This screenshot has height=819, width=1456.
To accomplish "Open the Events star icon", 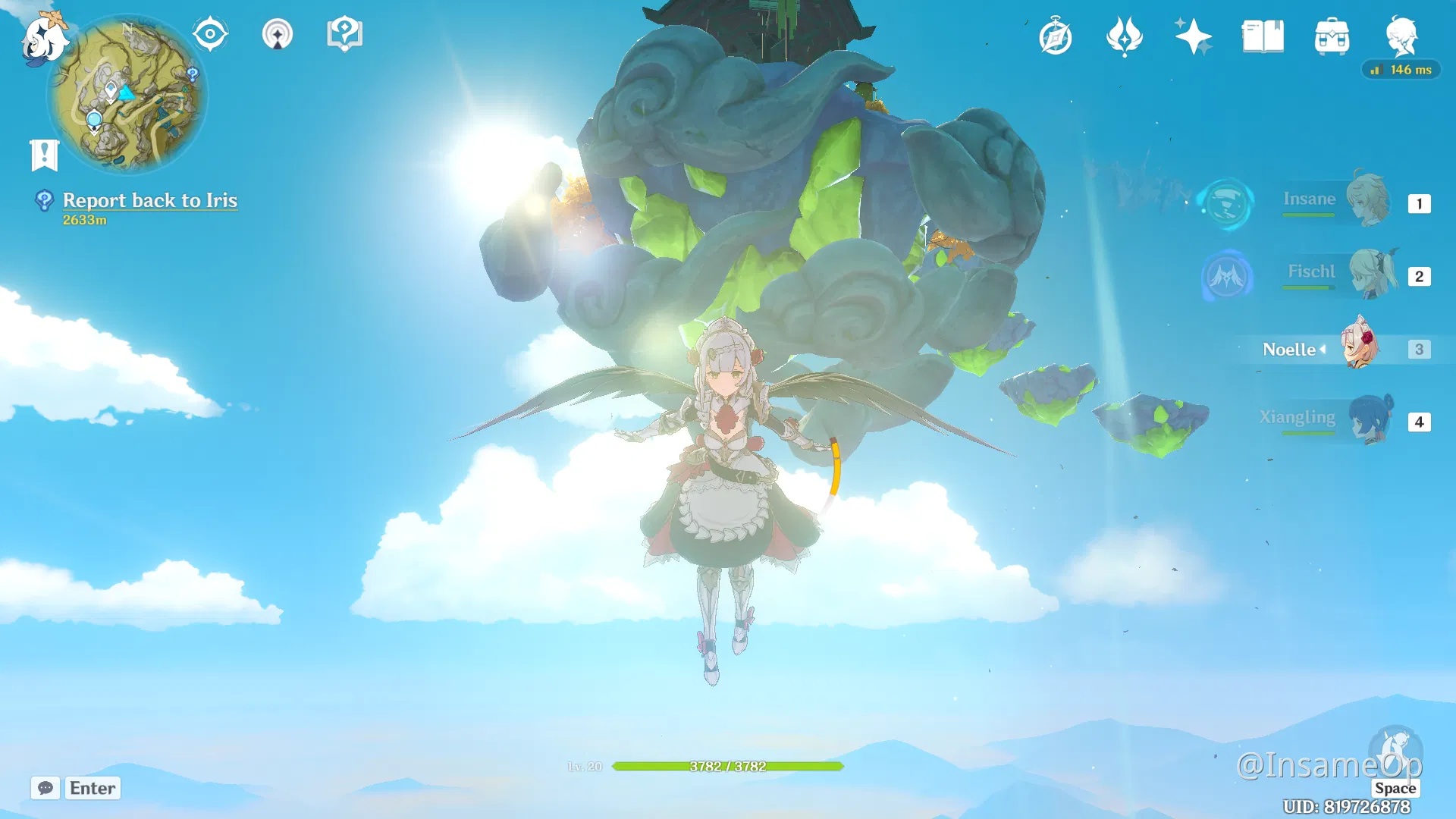I will pos(1192,33).
